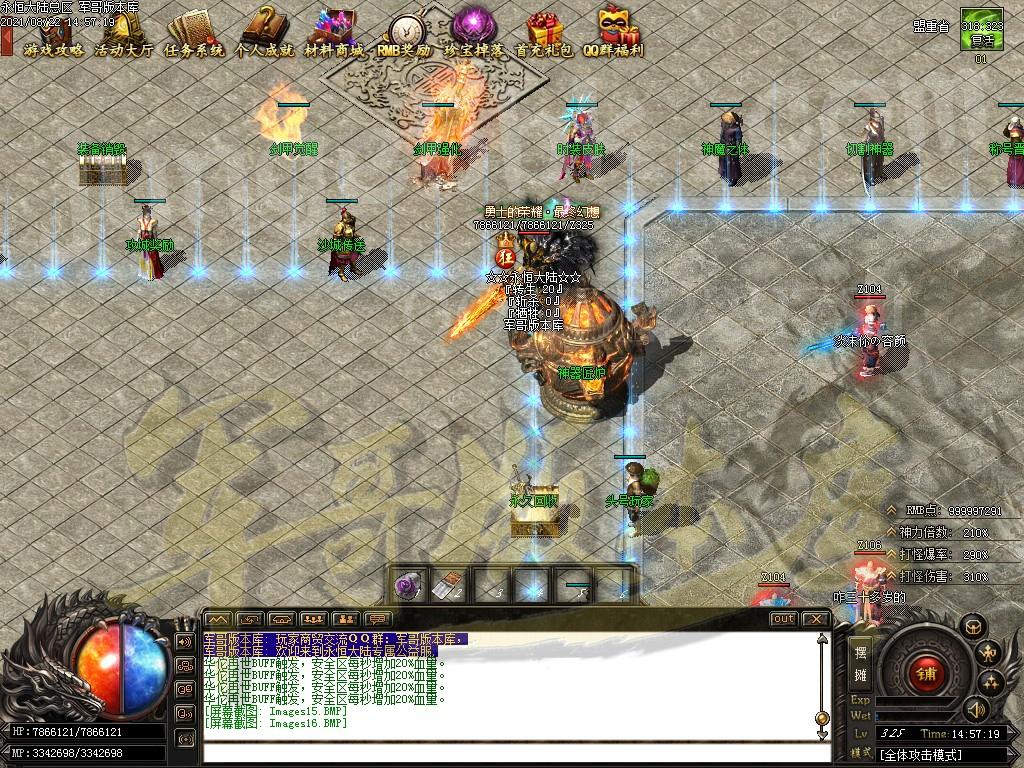Collapse the top menu with the red arrow
Screen dimensions: 1024x768
click(6, 41)
